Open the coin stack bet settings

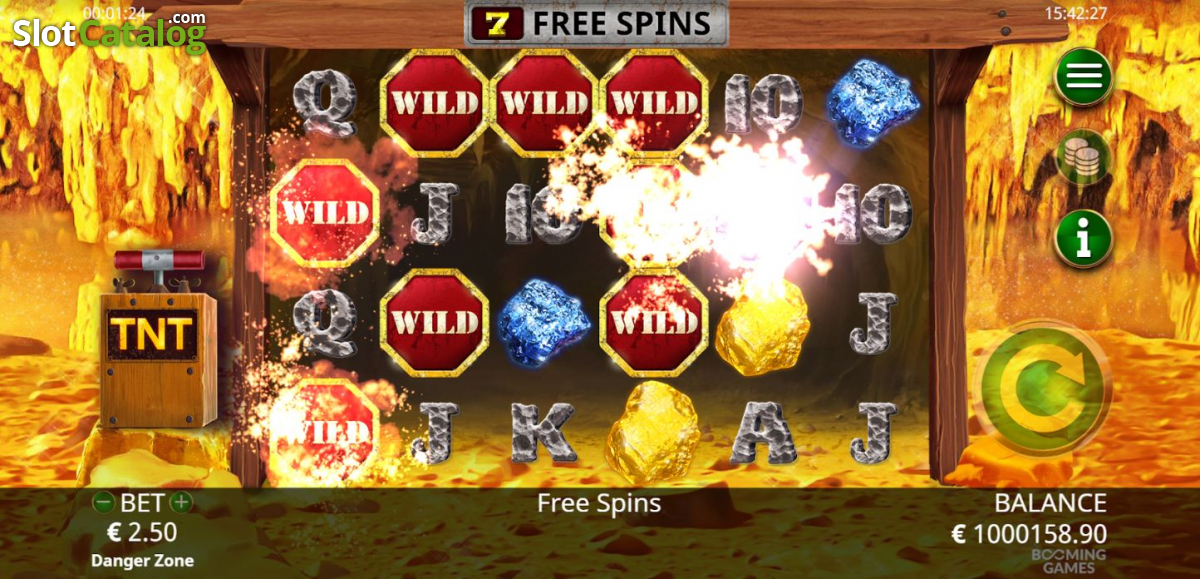point(1082,158)
